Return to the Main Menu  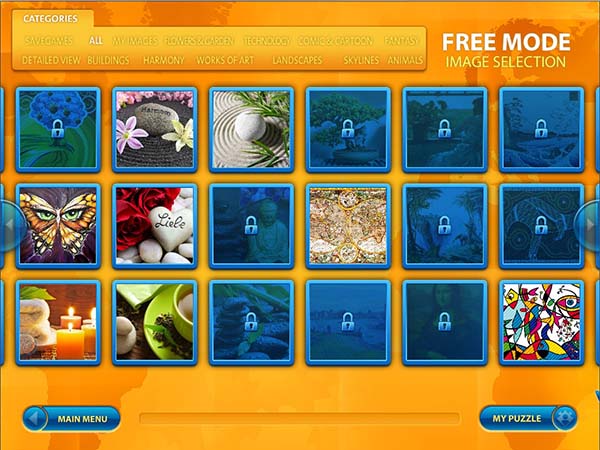point(72,418)
